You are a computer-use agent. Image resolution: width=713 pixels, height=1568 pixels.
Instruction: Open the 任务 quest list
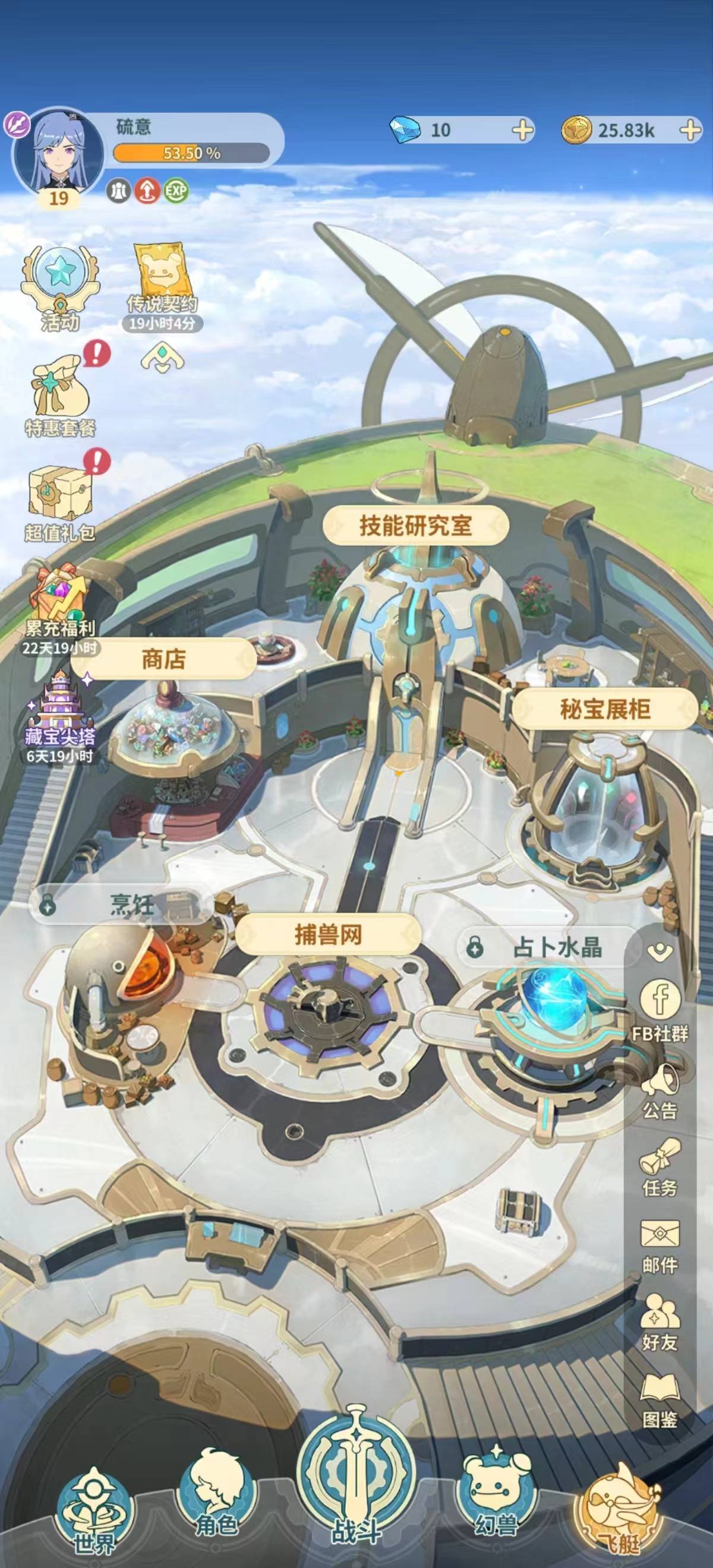[660, 1169]
